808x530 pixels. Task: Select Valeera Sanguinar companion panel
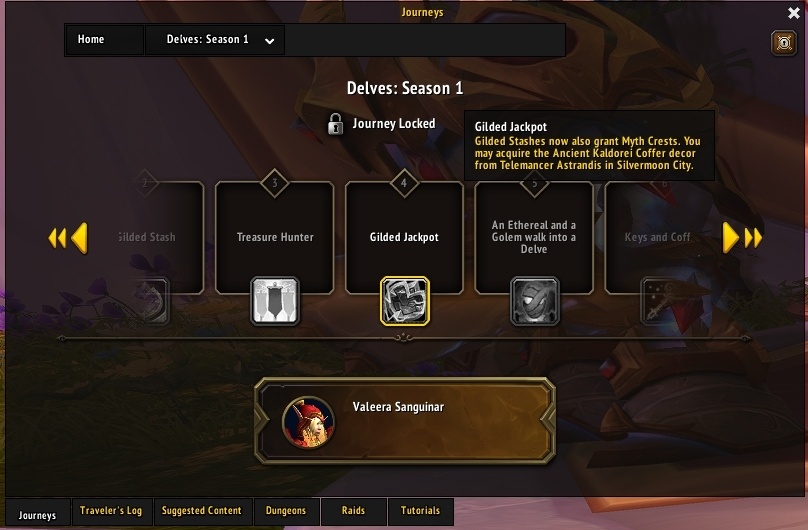[405, 420]
